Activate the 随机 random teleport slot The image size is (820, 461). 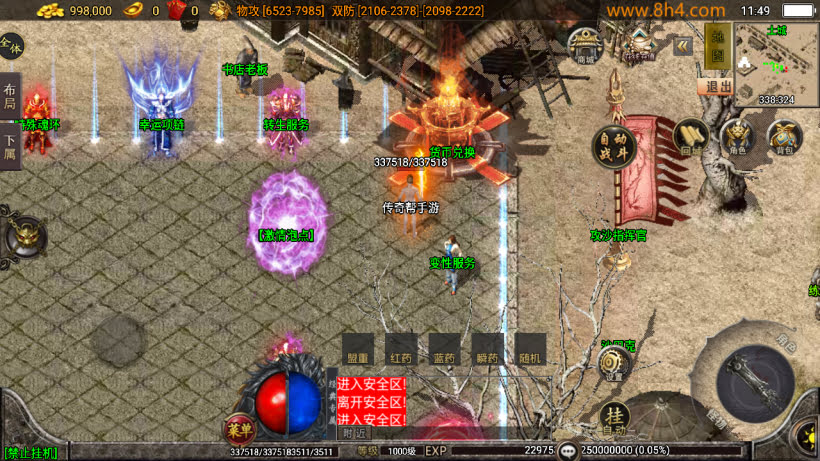click(x=531, y=351)
